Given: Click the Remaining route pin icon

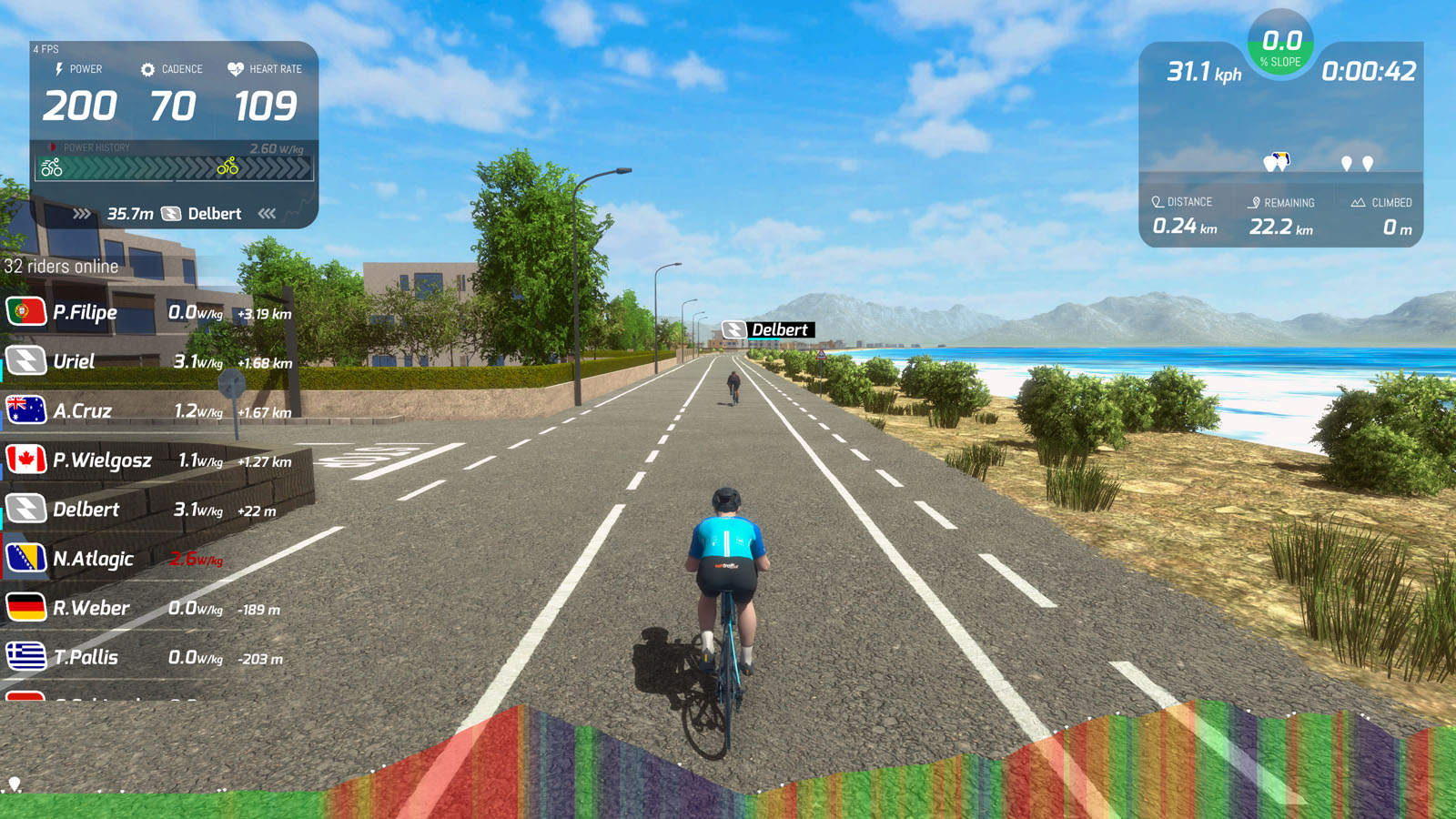Looking at the screenshot, I should pyautogui.click(x=1253, y=202).
